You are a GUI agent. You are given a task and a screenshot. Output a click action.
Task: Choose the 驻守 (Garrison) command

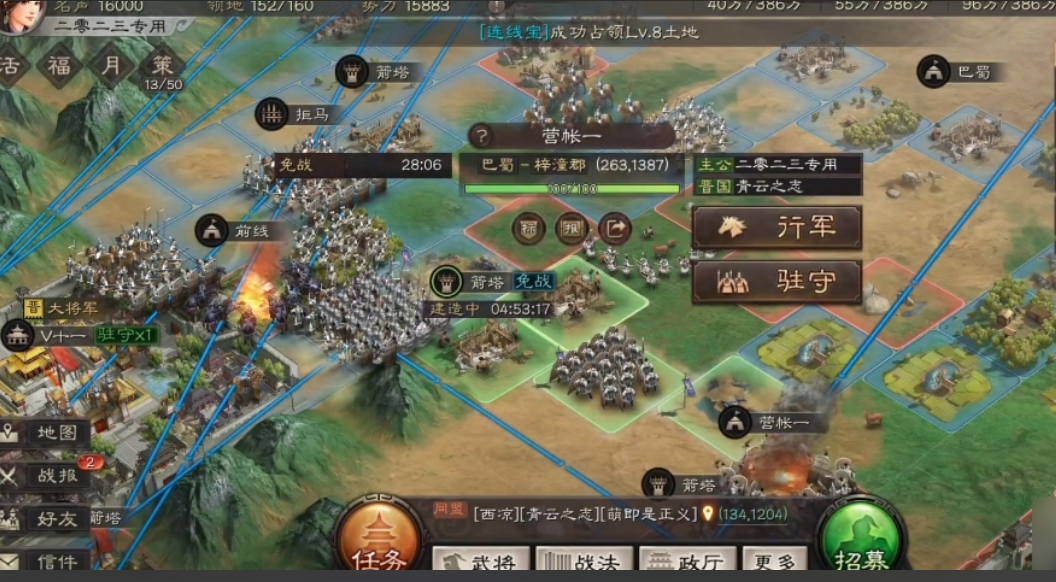(x=776, y=282)
